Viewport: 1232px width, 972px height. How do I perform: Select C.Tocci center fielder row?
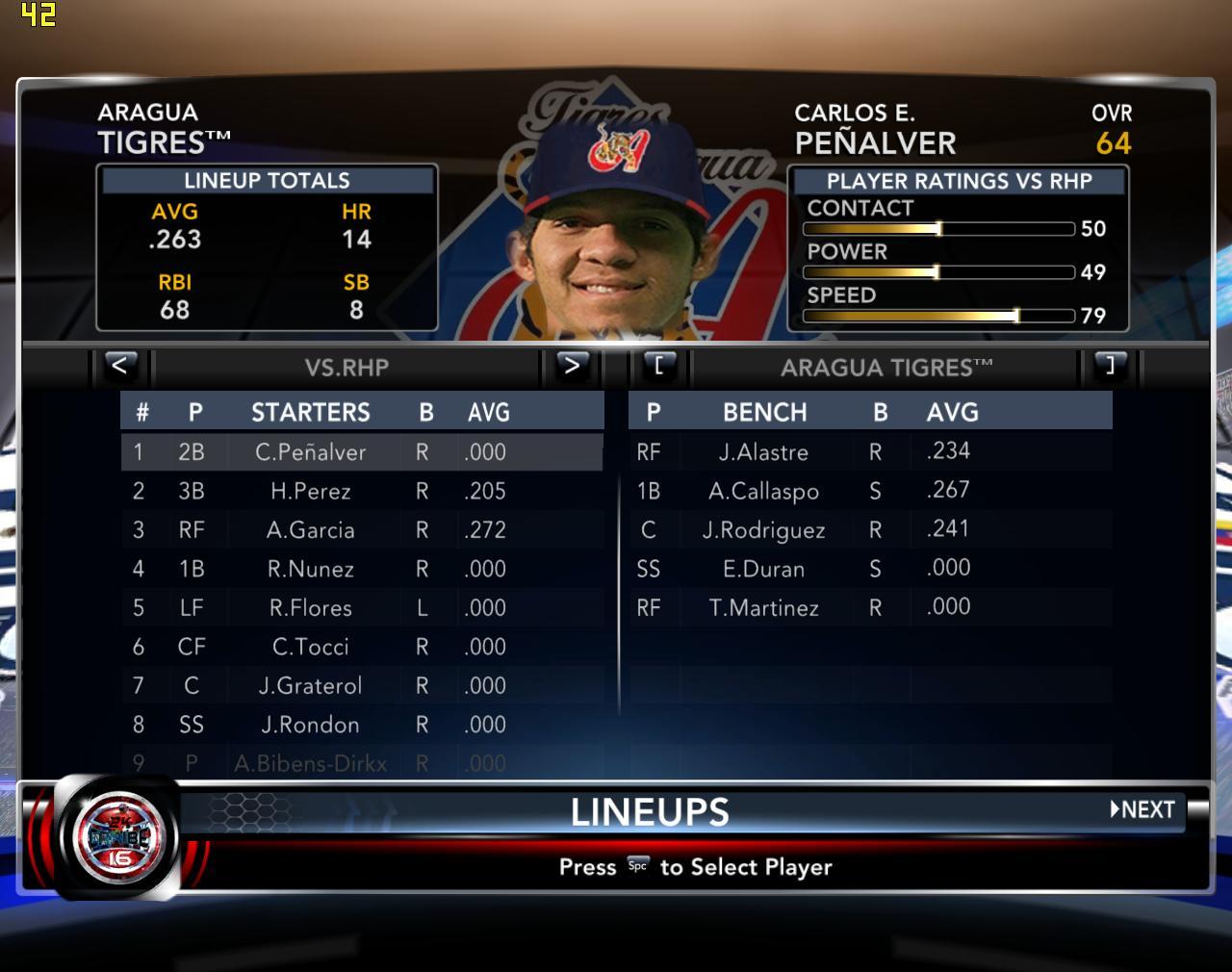[310, 648]
